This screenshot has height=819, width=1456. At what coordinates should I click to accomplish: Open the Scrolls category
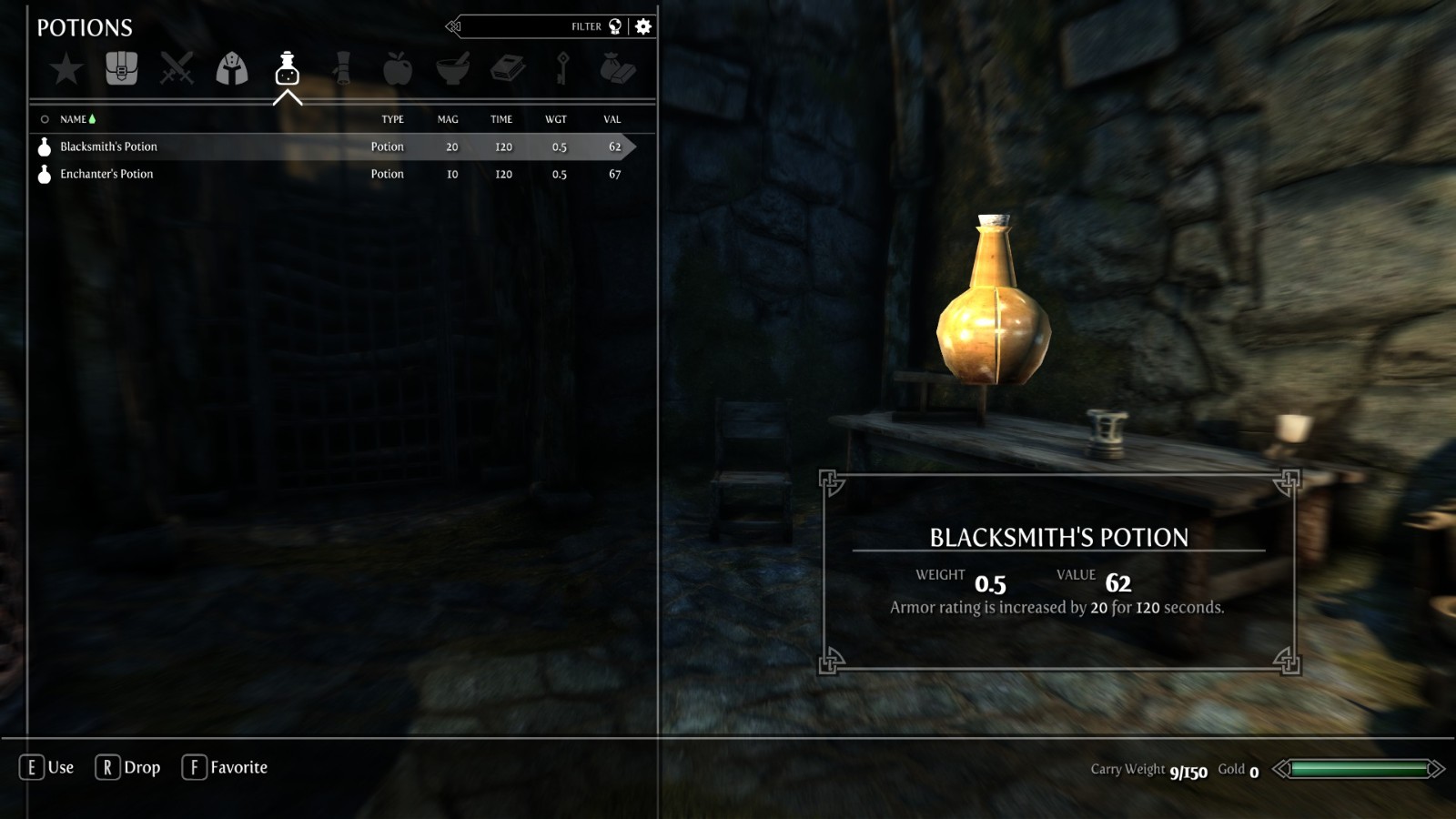click(x=342, y=68)
